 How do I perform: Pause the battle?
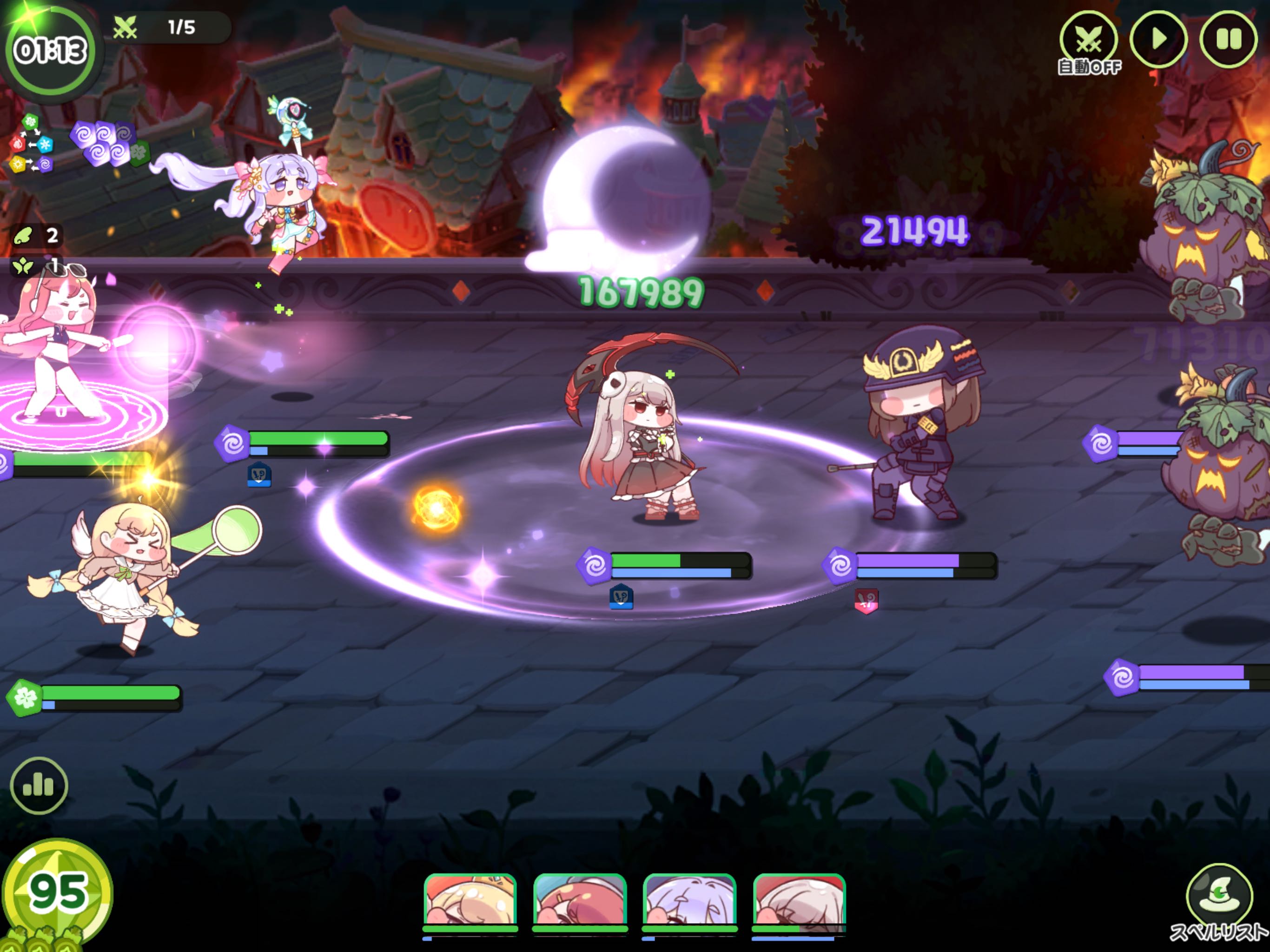click(1228, 40)
